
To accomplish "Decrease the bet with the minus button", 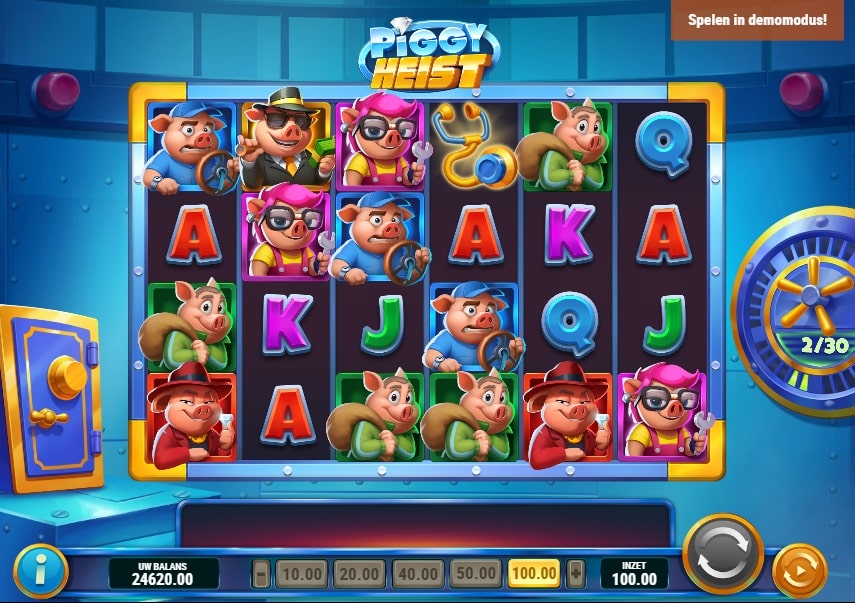I will (262, 574).
